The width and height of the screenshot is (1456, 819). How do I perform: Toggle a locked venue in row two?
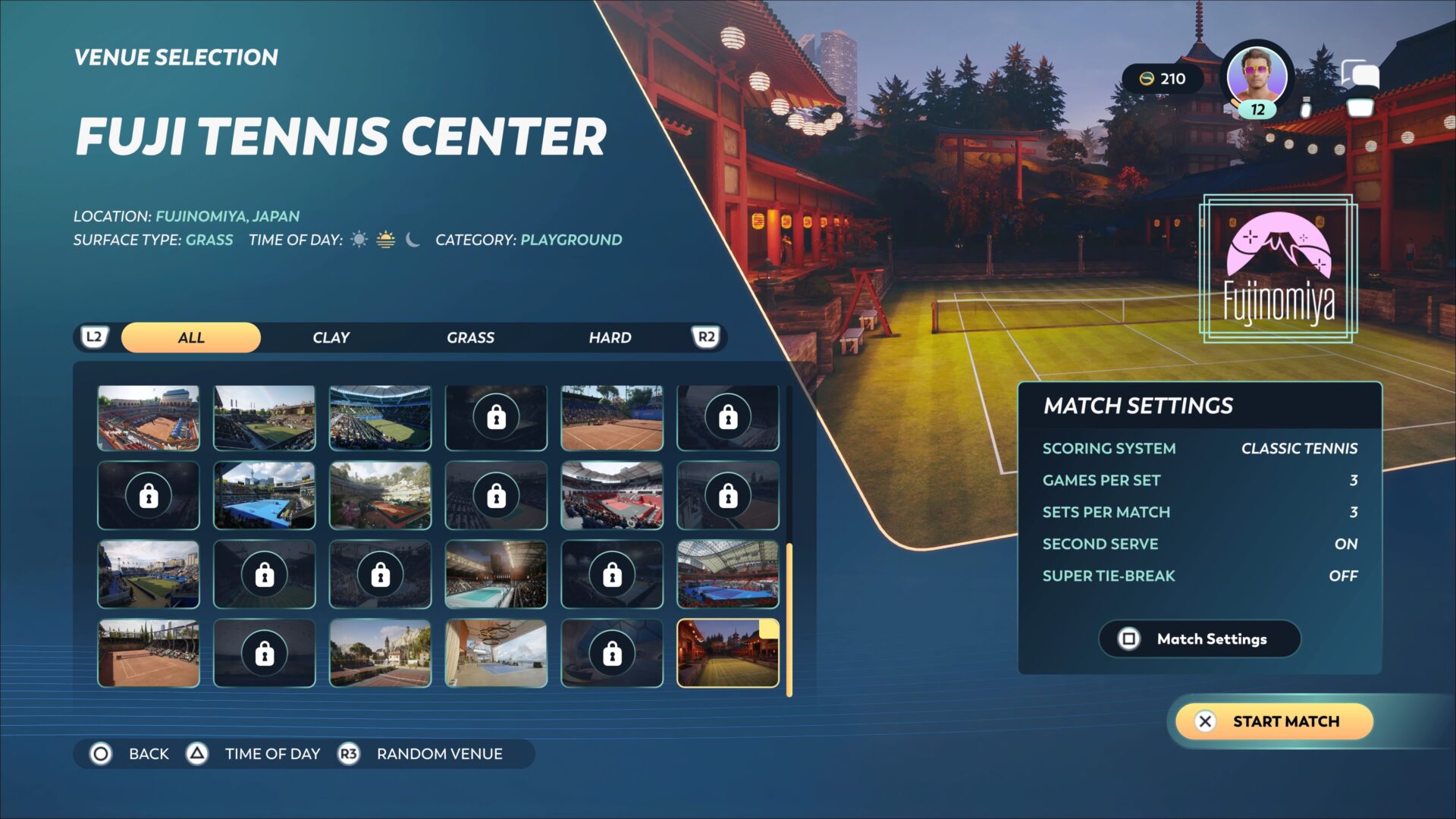click(x=148, y=495)
